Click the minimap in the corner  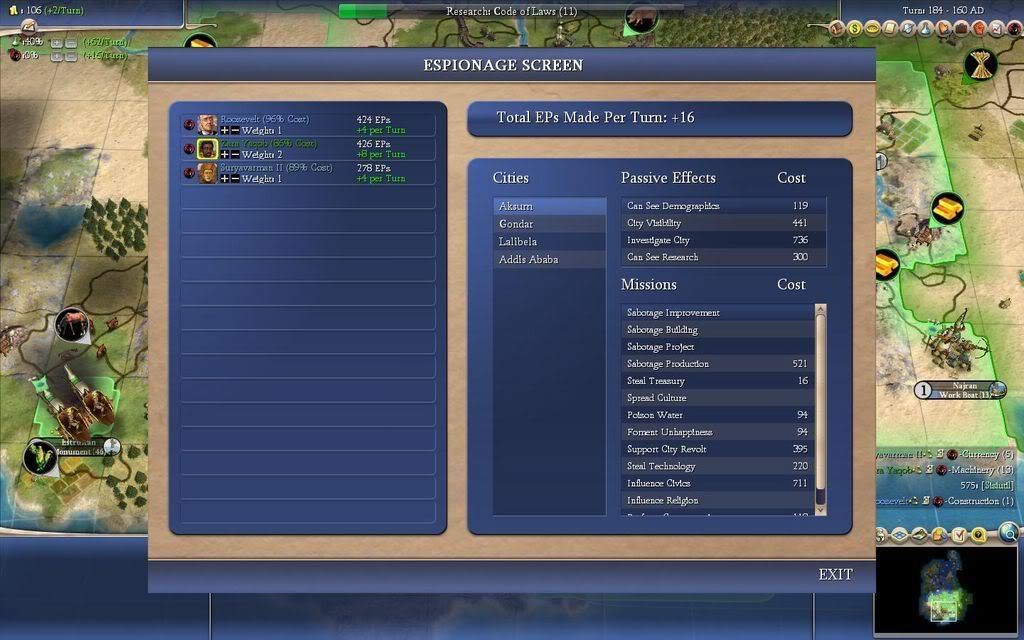(x=946, y=590)
